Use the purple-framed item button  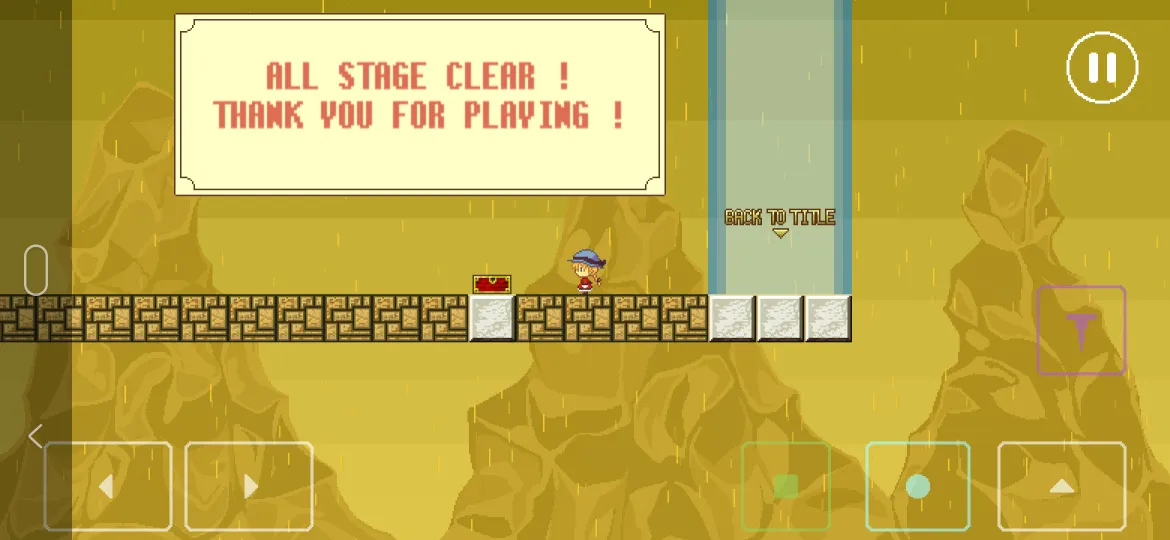(x=1081, y=330)
